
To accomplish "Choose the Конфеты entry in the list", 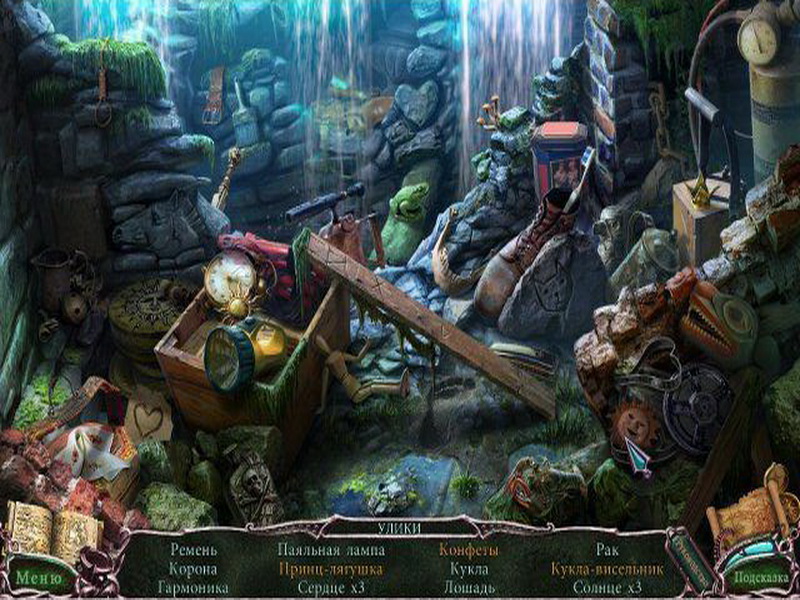I will [468, 549].
